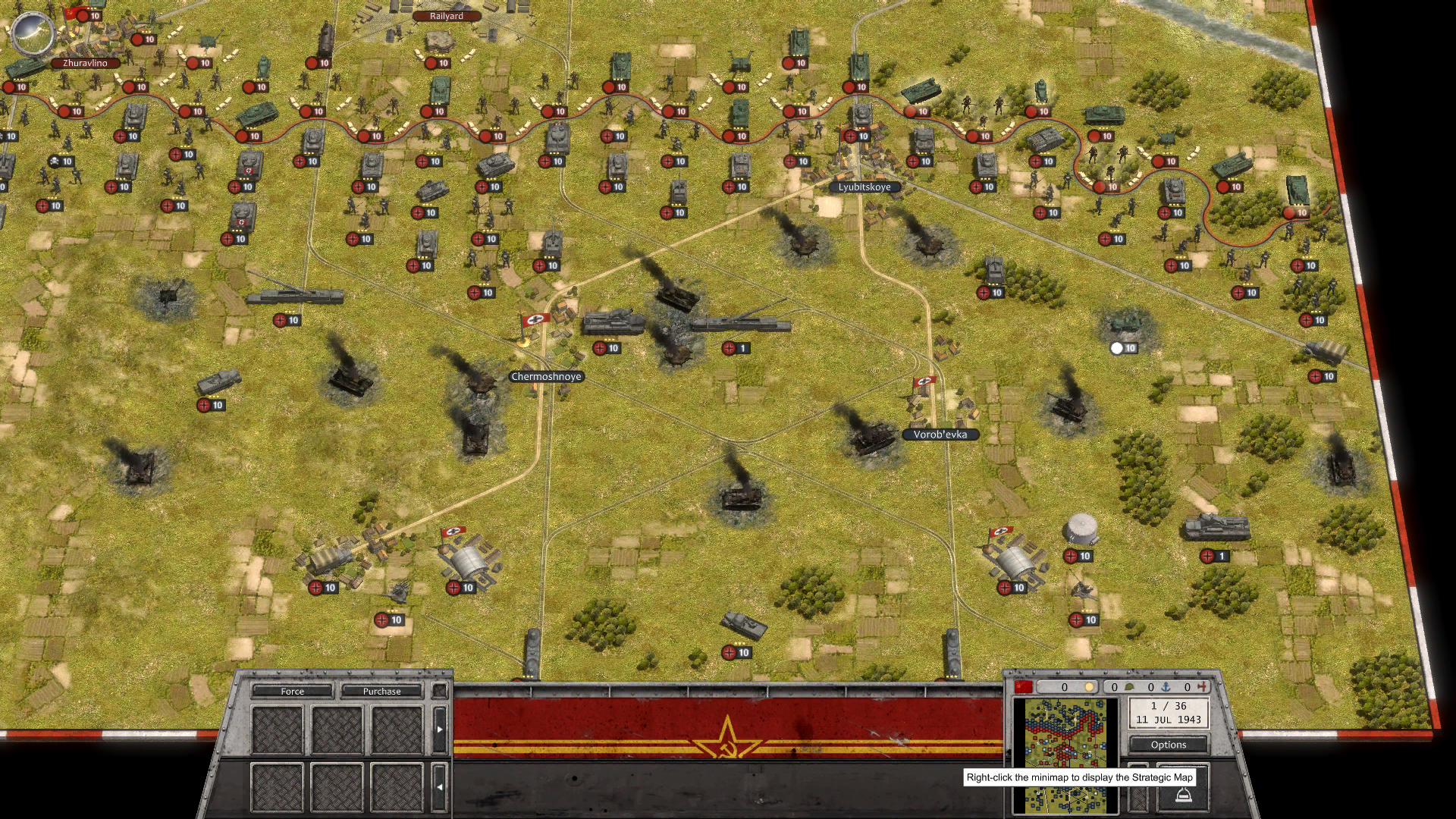Screen dimensions: 1456x819
Task: Select the Railyard objective label
Action: (x=446, y=15)
